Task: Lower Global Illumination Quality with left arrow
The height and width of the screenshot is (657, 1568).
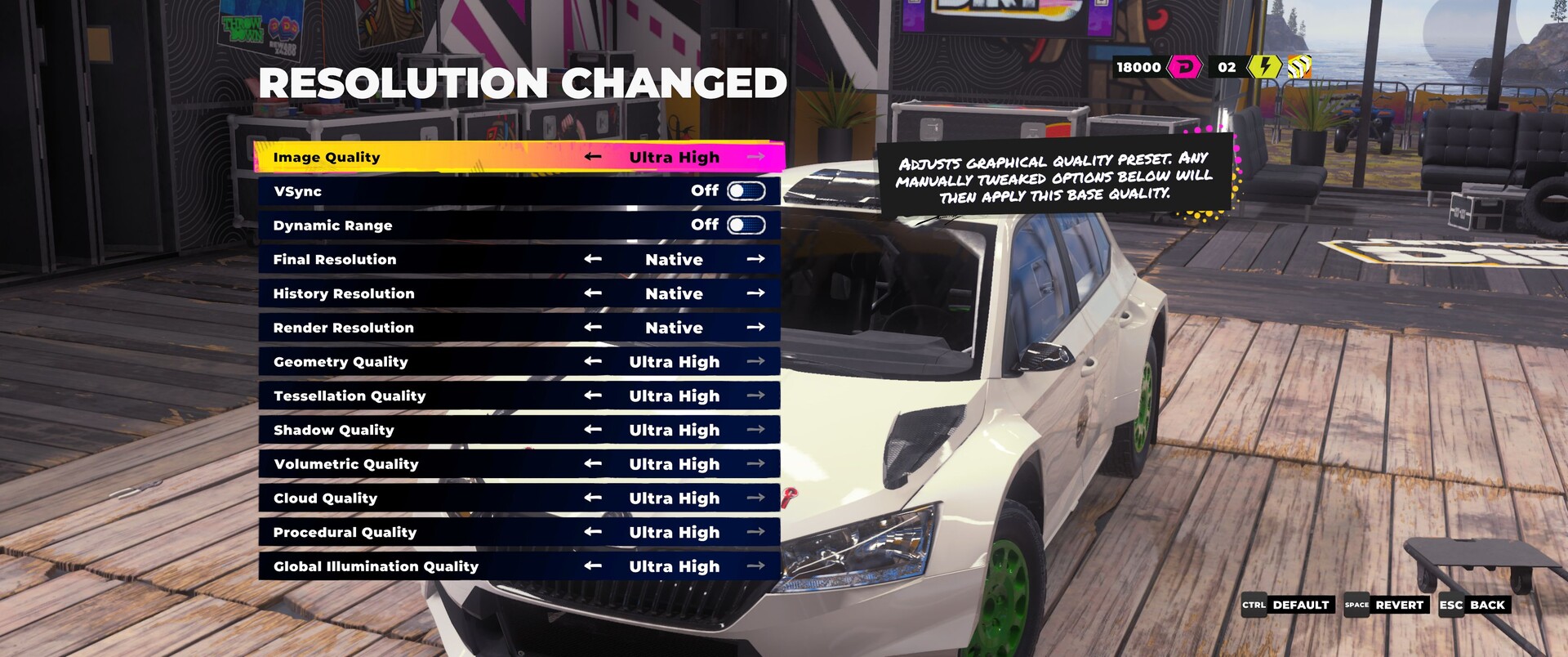Action: click(x=593, y=566)
